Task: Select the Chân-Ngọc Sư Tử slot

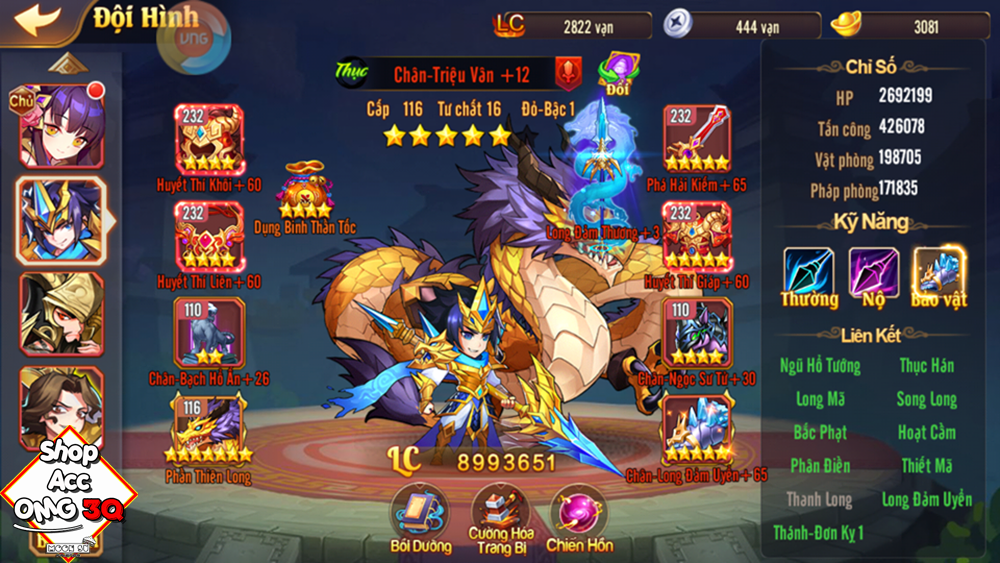Action: [x=696, y=332]
